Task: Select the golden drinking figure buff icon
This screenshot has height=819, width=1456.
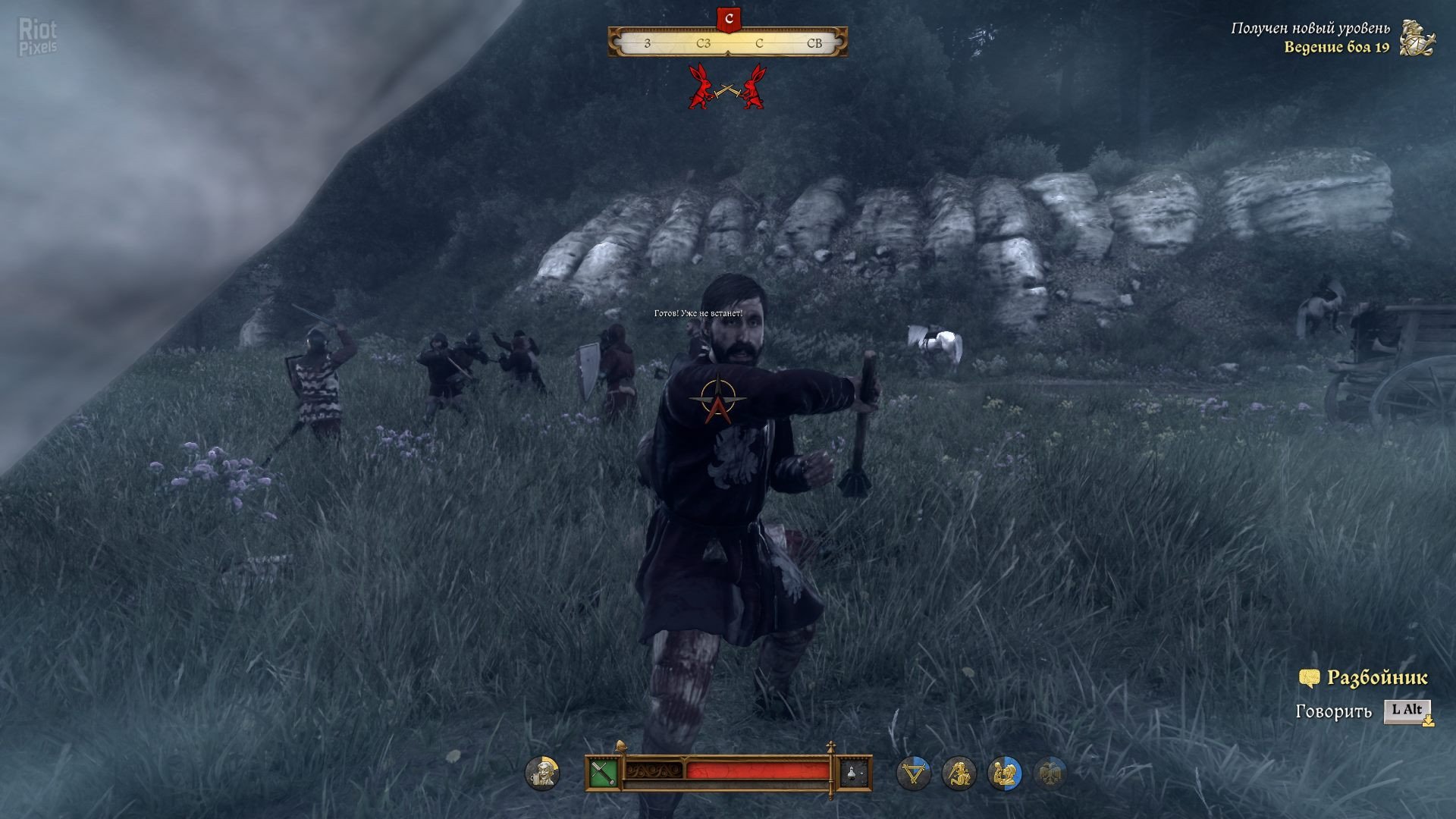Action: coord(1005,773)
